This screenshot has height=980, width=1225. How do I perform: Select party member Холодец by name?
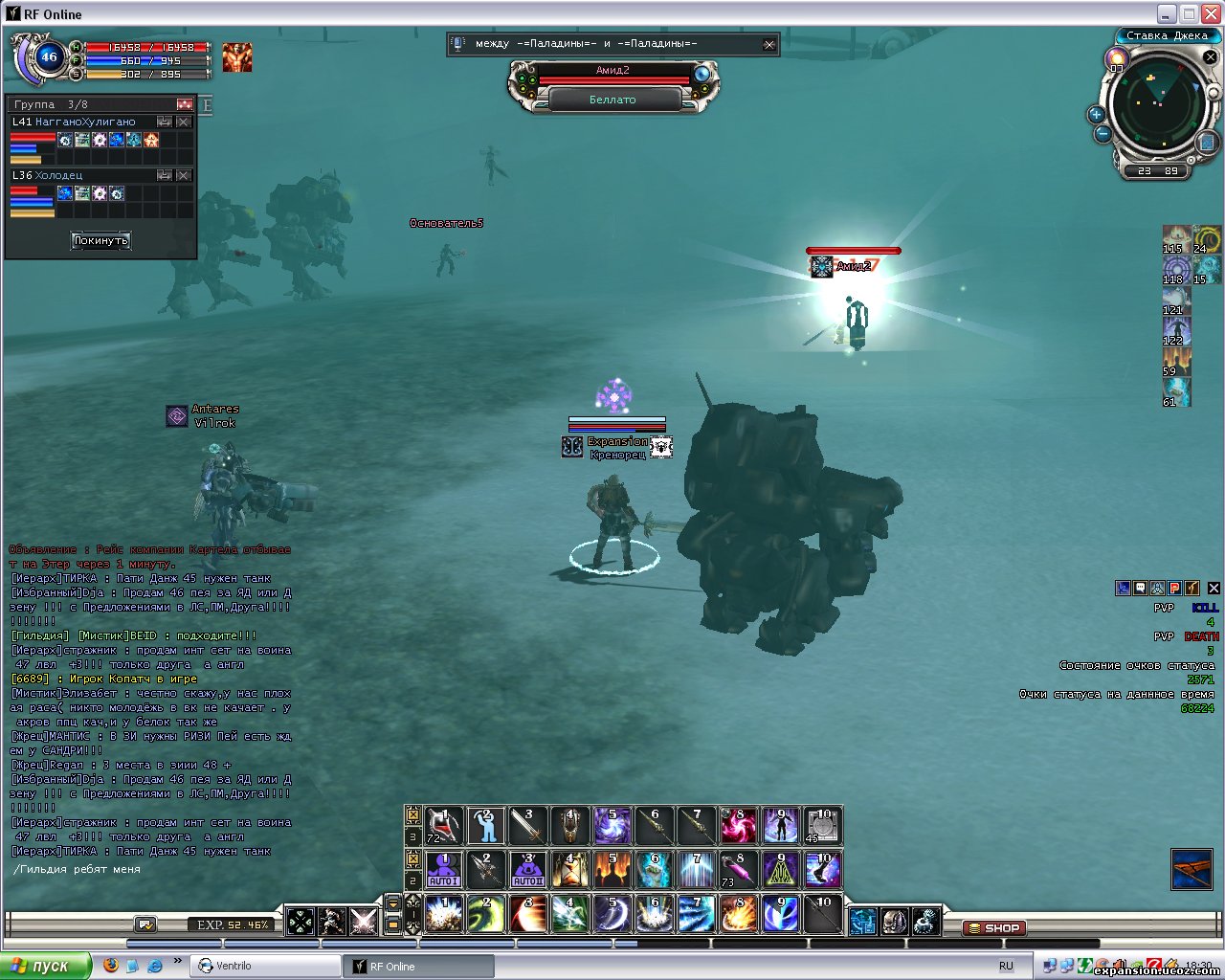(58, 176)
